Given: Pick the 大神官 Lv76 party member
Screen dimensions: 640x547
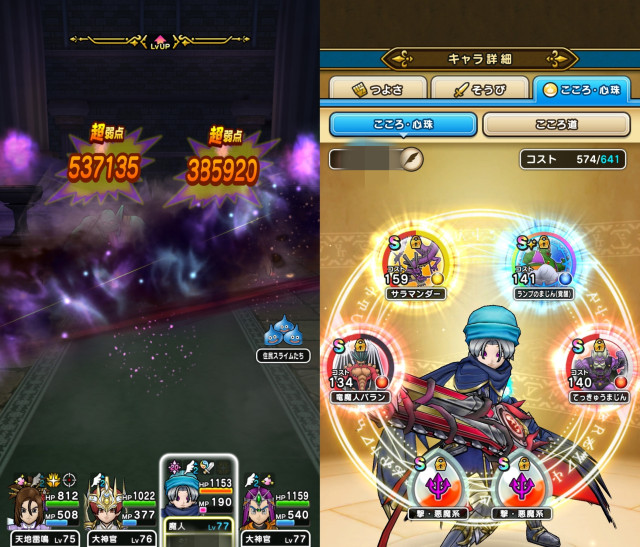Looking at the screenshot, I should tap(120, 508).
